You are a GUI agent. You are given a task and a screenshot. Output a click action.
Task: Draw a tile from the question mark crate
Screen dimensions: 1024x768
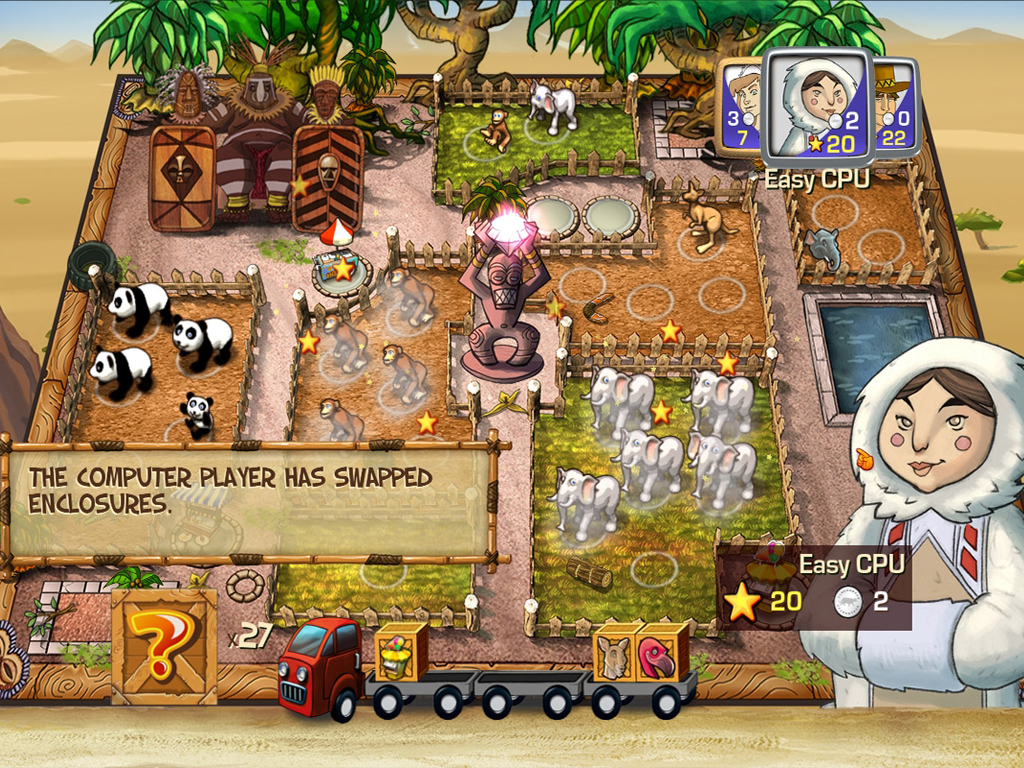coord(165,644)
